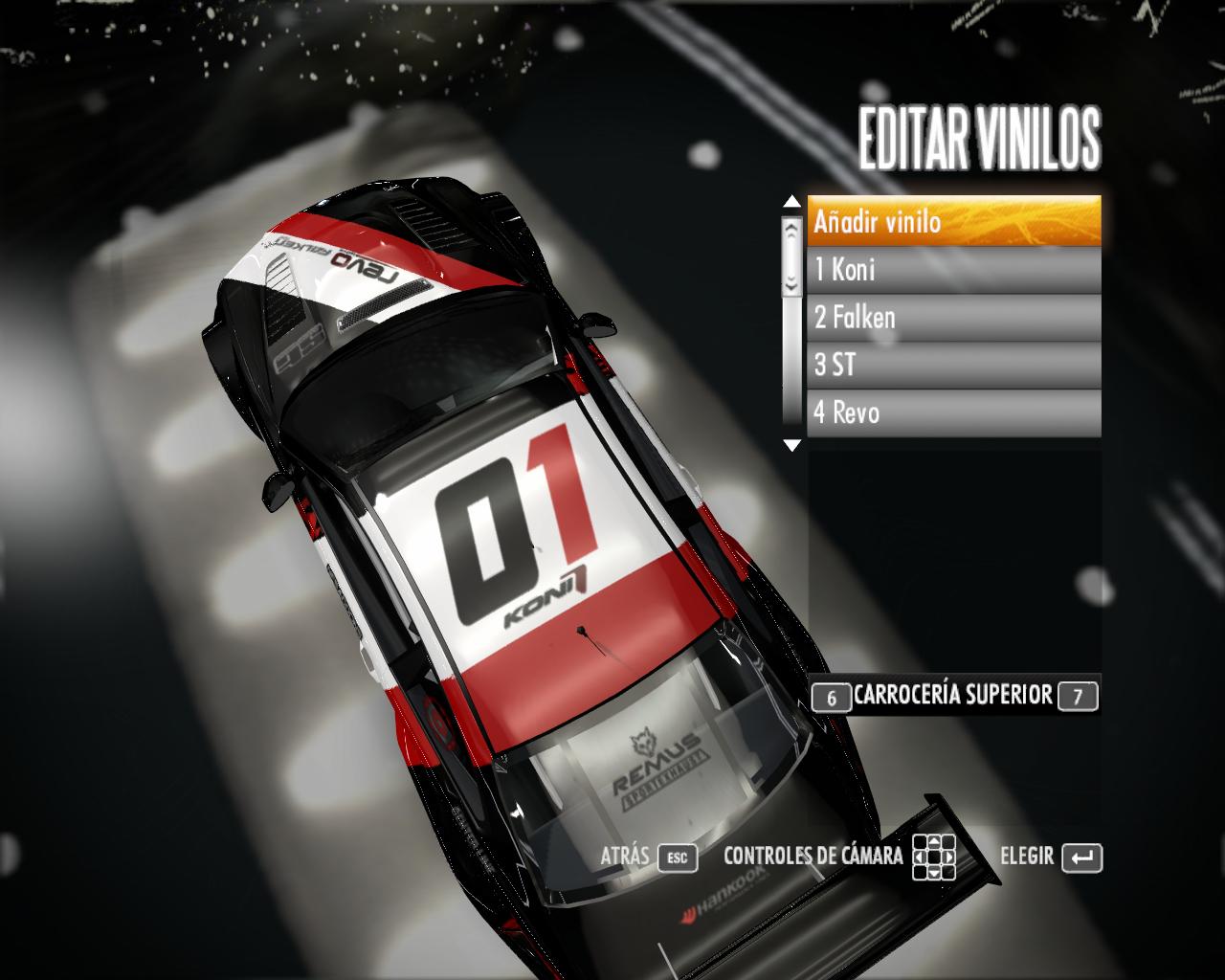Confirm with the Elegir button
Screen dimensions: 1225x980
[x=1051, y=857]
